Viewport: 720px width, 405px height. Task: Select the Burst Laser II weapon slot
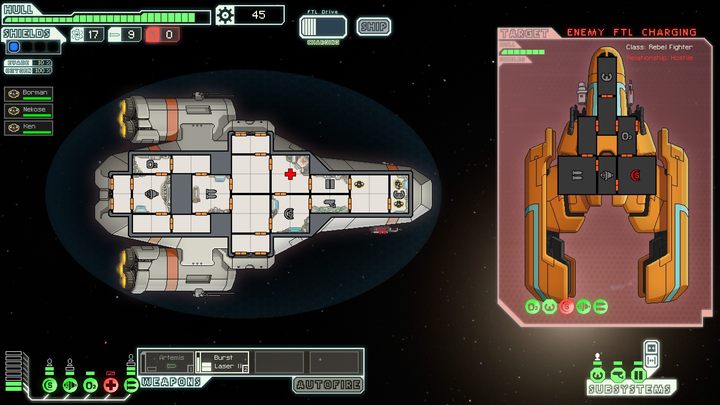pyautogui.click(x=222, y=361)
